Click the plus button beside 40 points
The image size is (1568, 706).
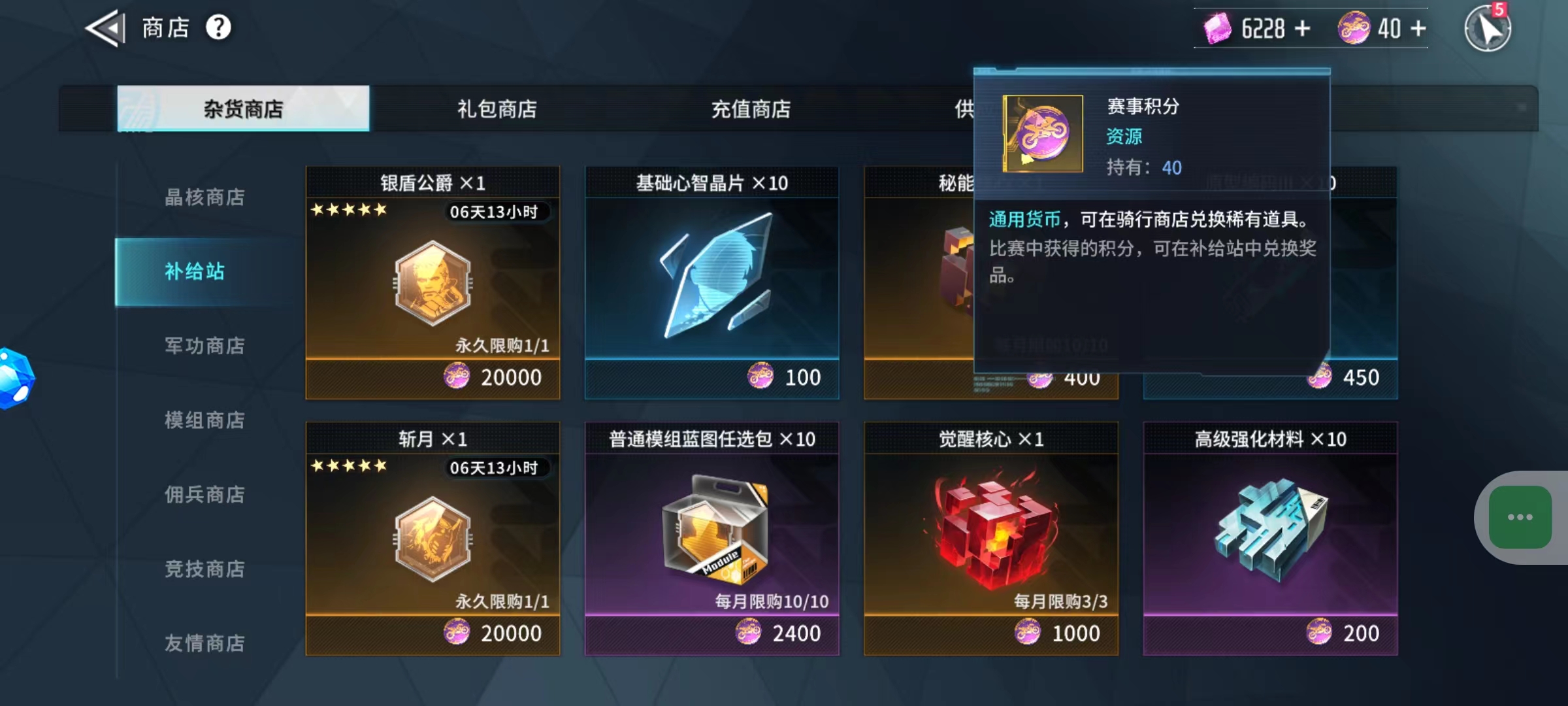pyautogui.click(x=1416, y=27)
